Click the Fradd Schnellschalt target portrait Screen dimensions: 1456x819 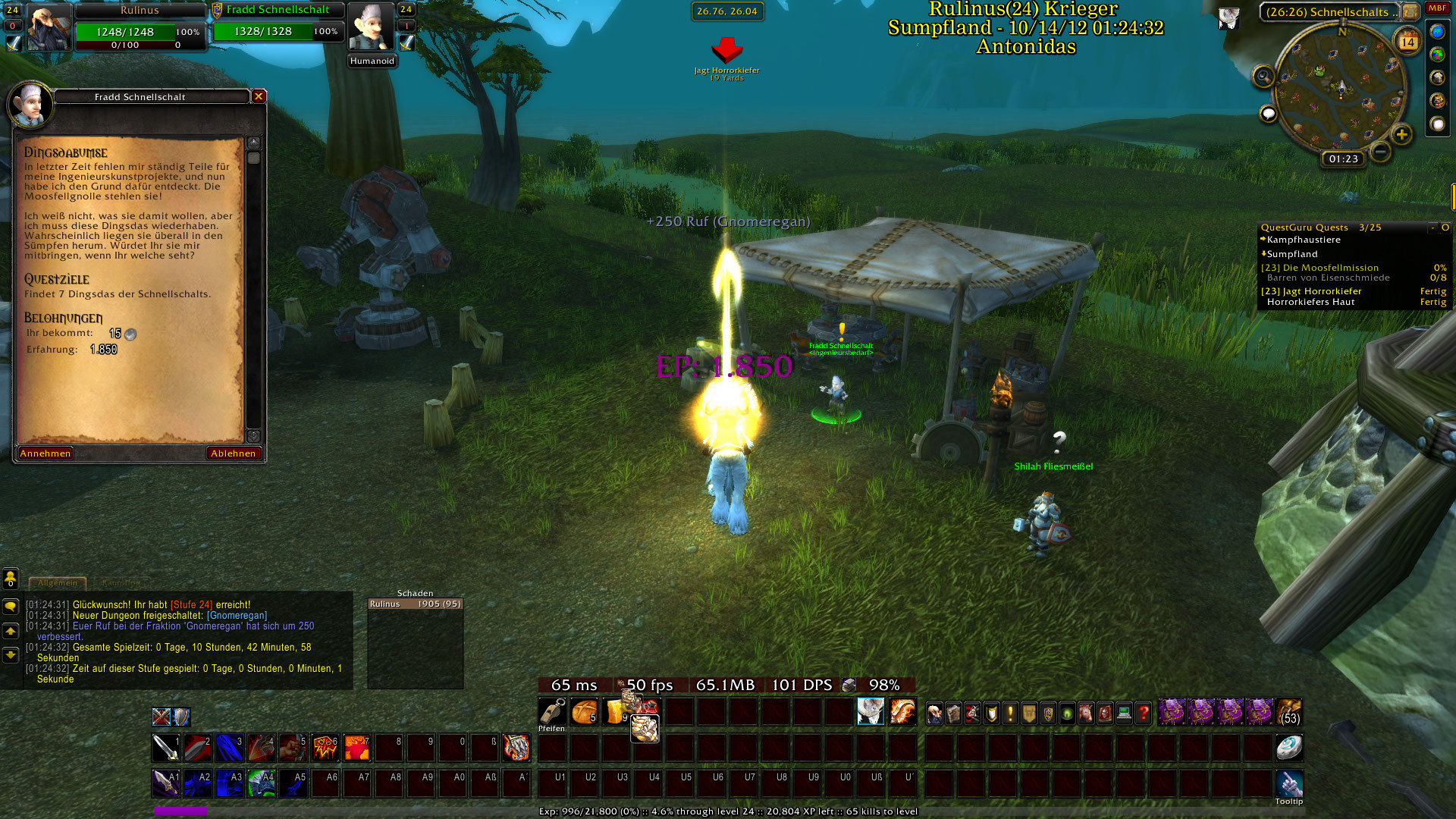(371, 27)
